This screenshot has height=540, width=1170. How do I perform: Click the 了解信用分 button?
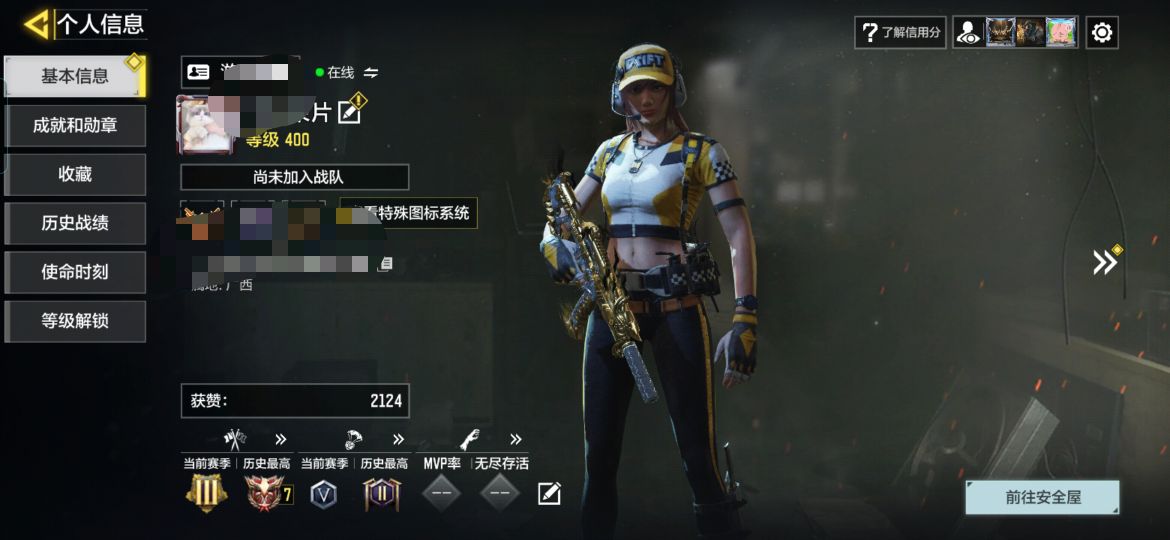point(901,32)
